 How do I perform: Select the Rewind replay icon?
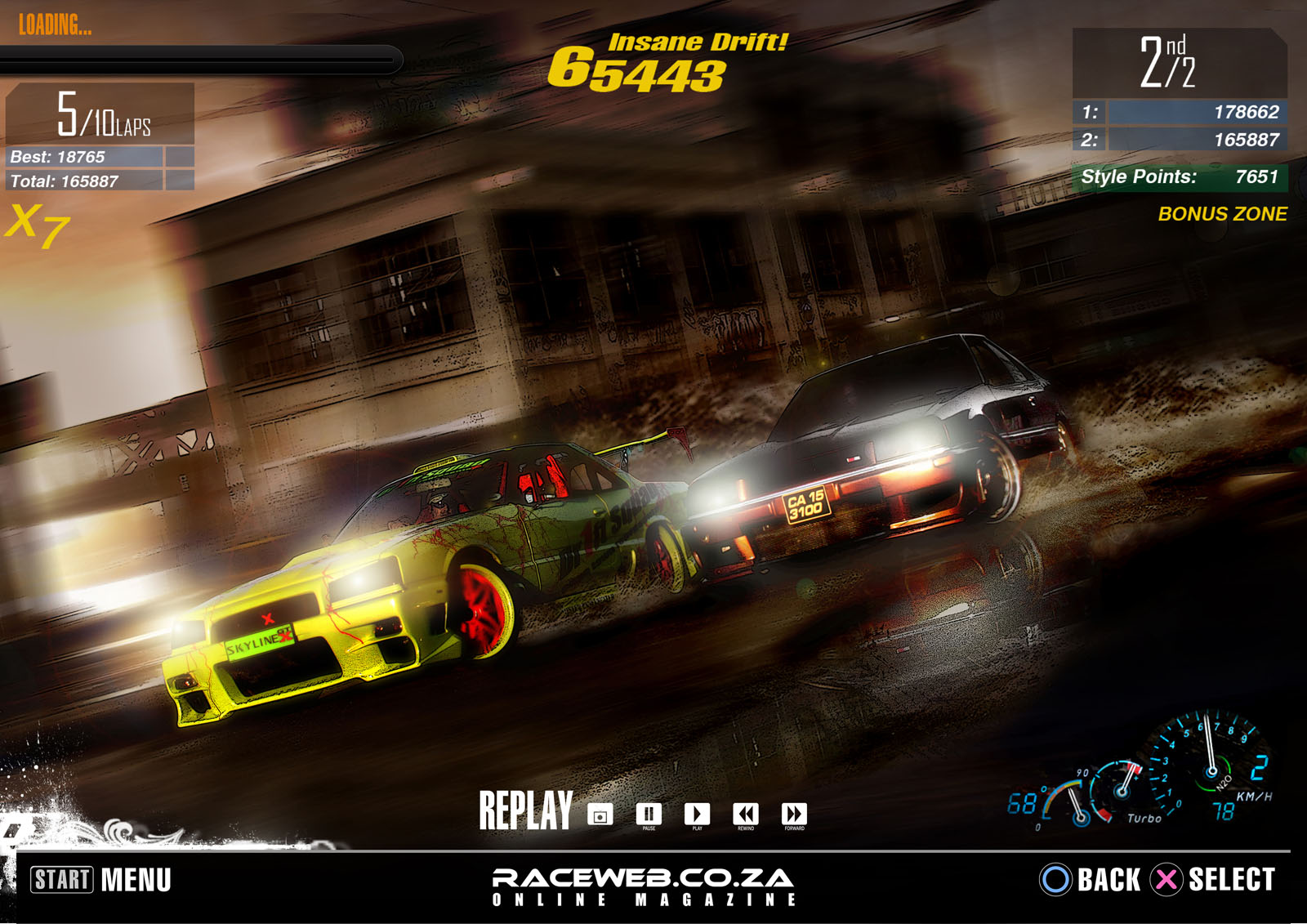(745, 814)
